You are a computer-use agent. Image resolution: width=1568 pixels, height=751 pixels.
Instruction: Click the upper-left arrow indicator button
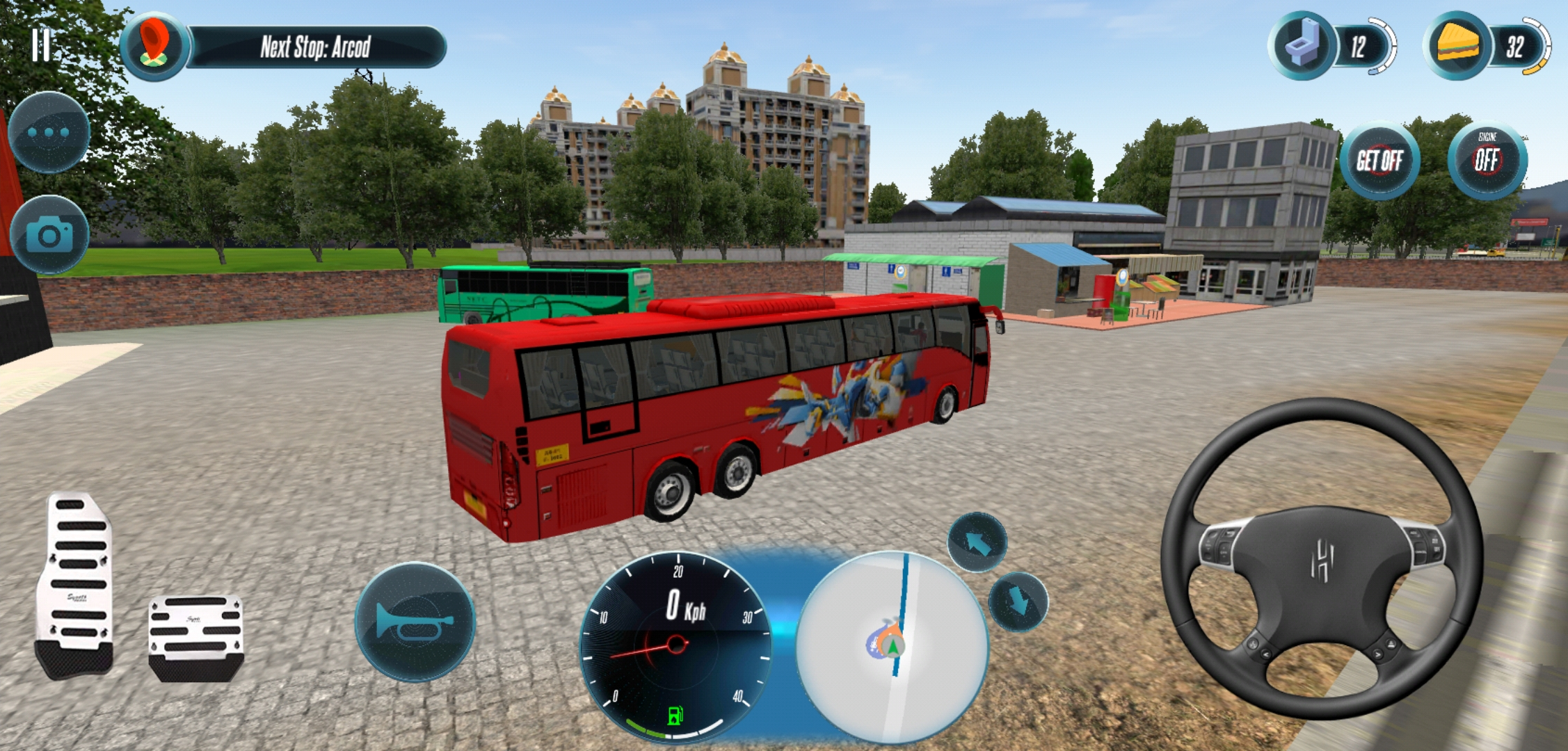pos(977,542)
